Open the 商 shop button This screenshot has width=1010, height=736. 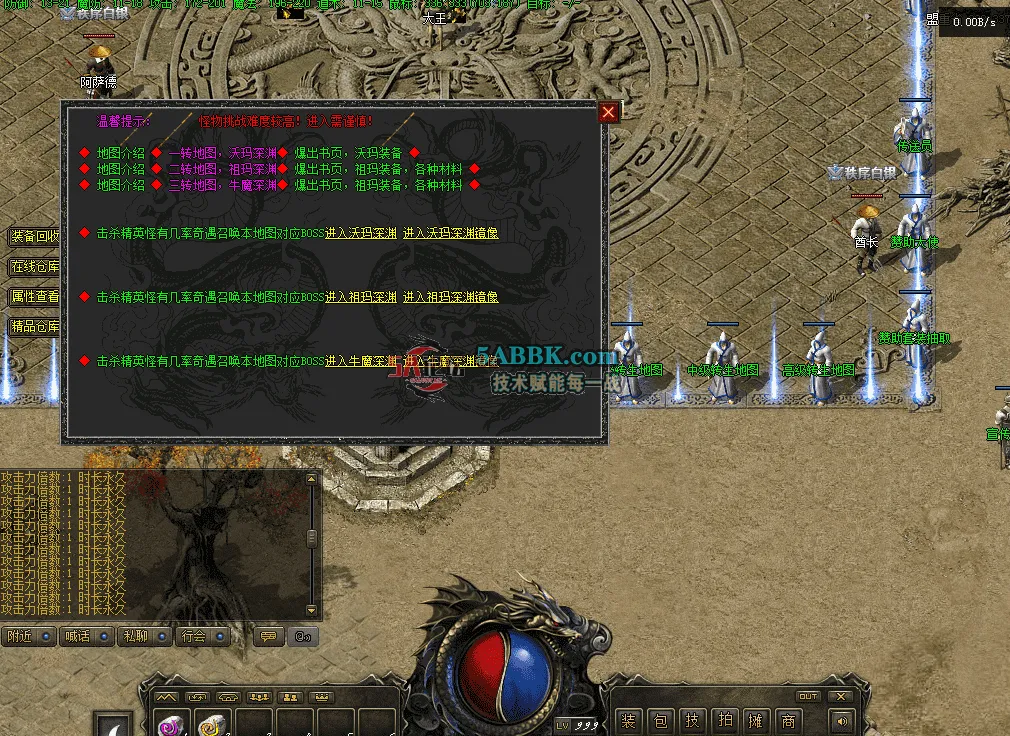click(x=789, y=720)
